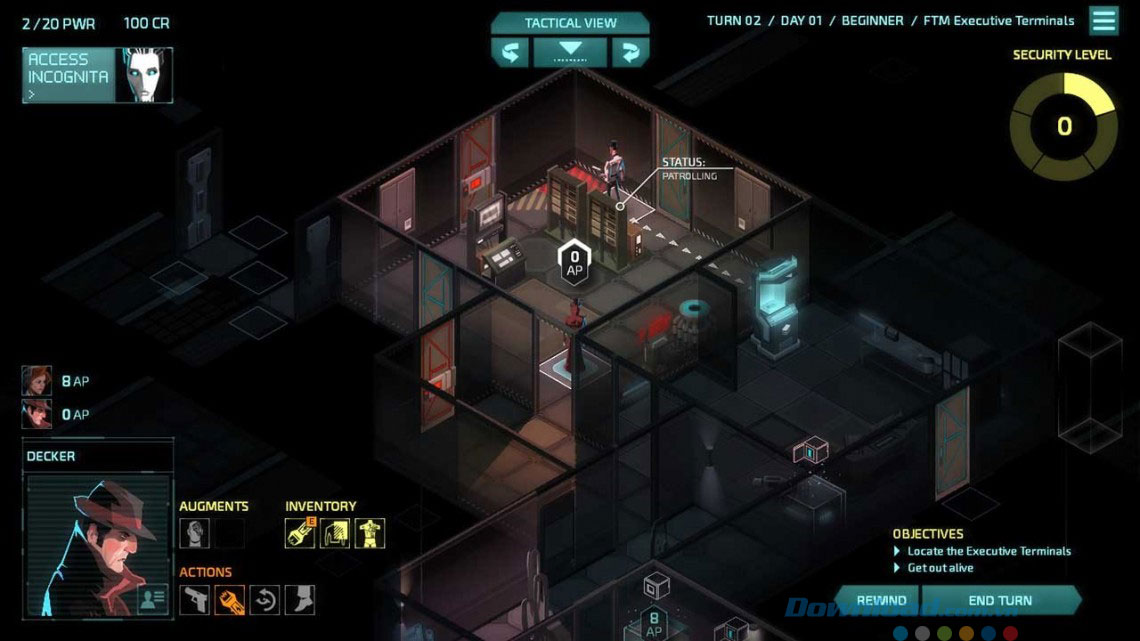End the current turn

click(1000, 600)
